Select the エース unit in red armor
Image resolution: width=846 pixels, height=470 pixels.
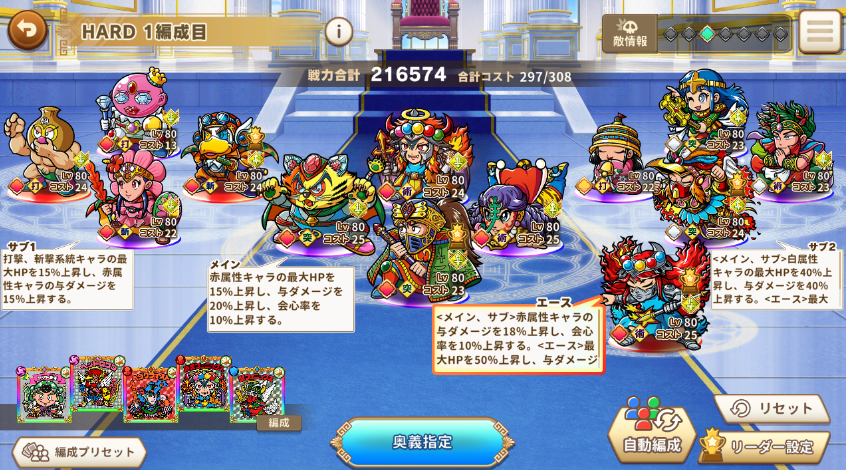coord(650,290)
